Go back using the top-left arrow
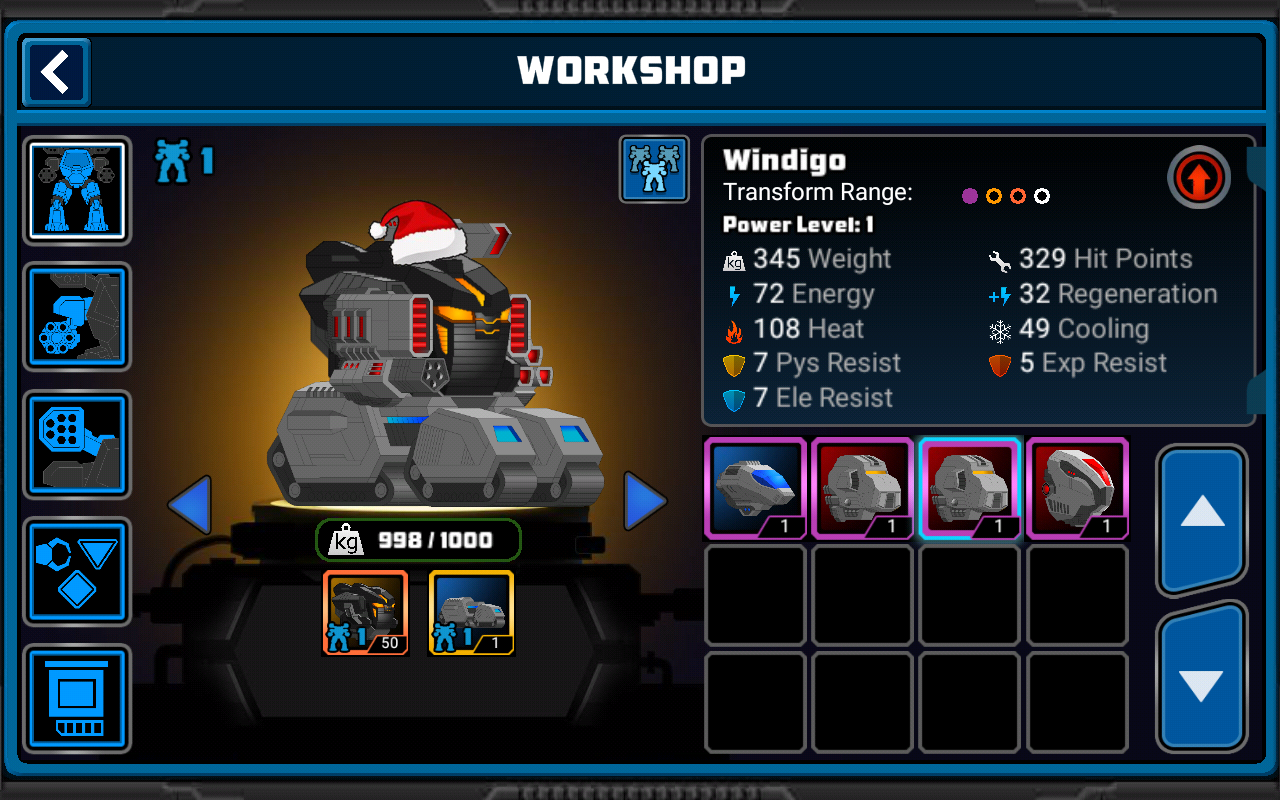The image size is (1280, 800). (56, 72)
